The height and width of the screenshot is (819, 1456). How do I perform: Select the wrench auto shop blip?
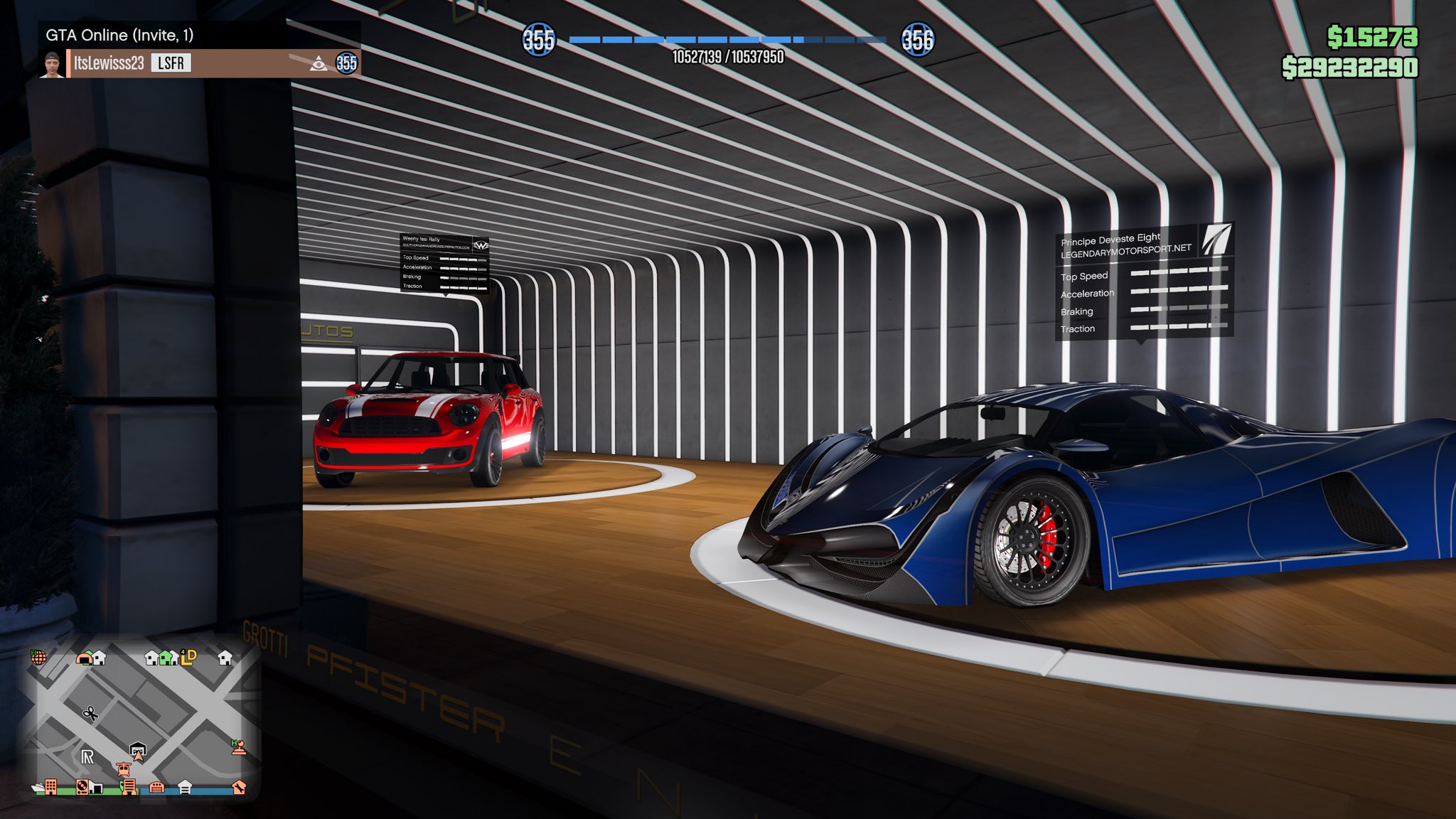(239, 787)
